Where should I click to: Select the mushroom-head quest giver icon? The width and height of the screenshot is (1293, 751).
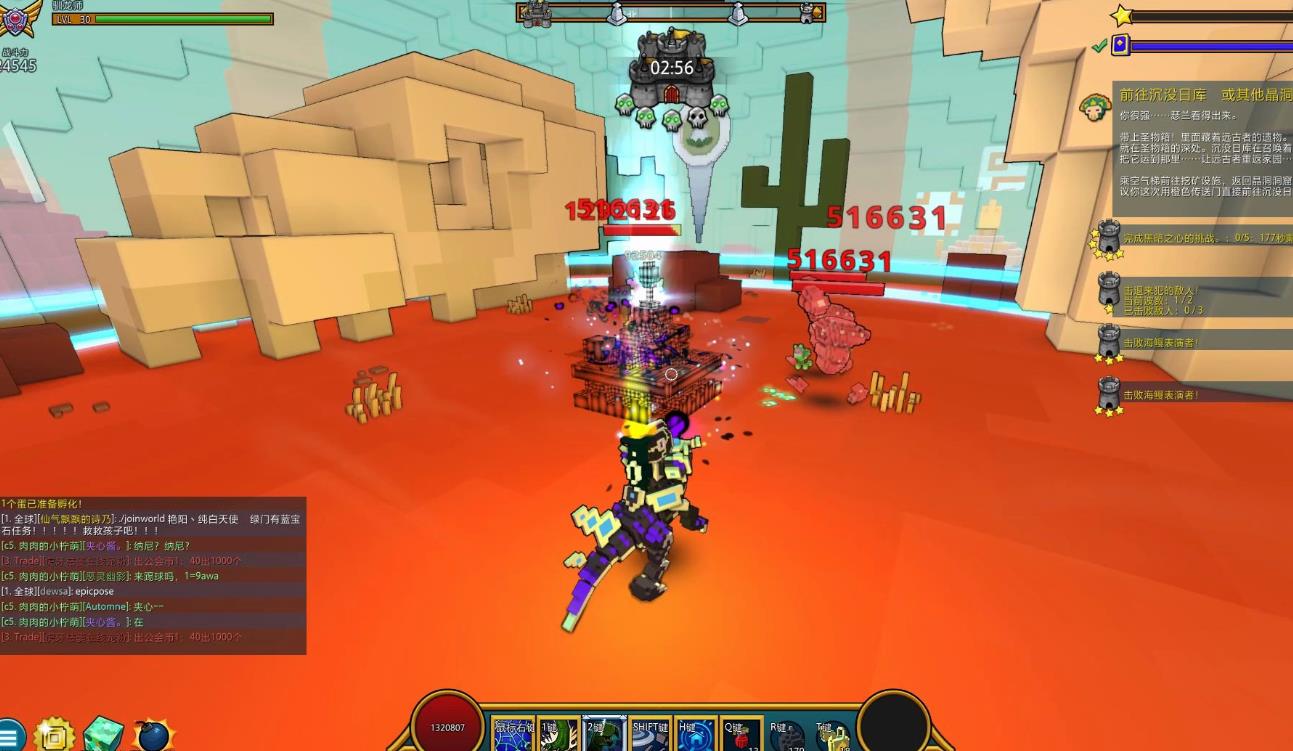1094,107
